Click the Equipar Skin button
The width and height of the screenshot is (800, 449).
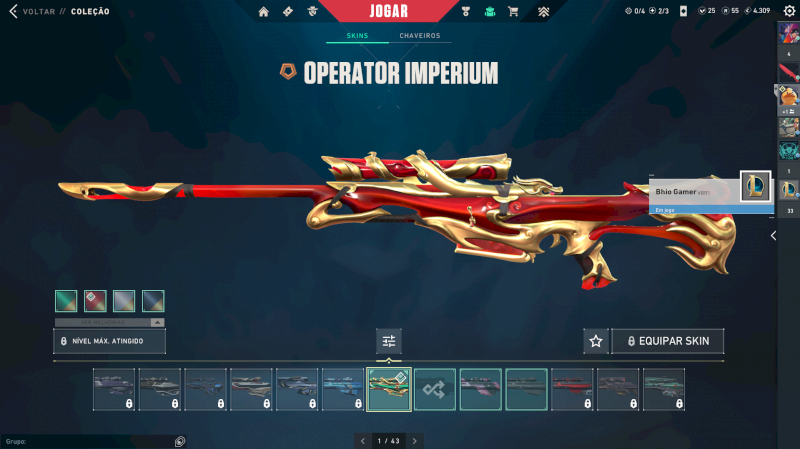click(668, 341)
